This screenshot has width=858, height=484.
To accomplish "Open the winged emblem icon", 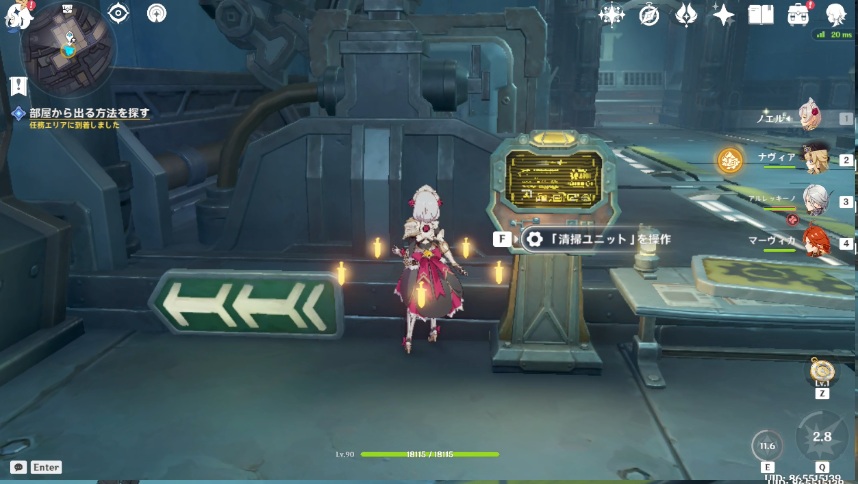I will click(686, 15).
